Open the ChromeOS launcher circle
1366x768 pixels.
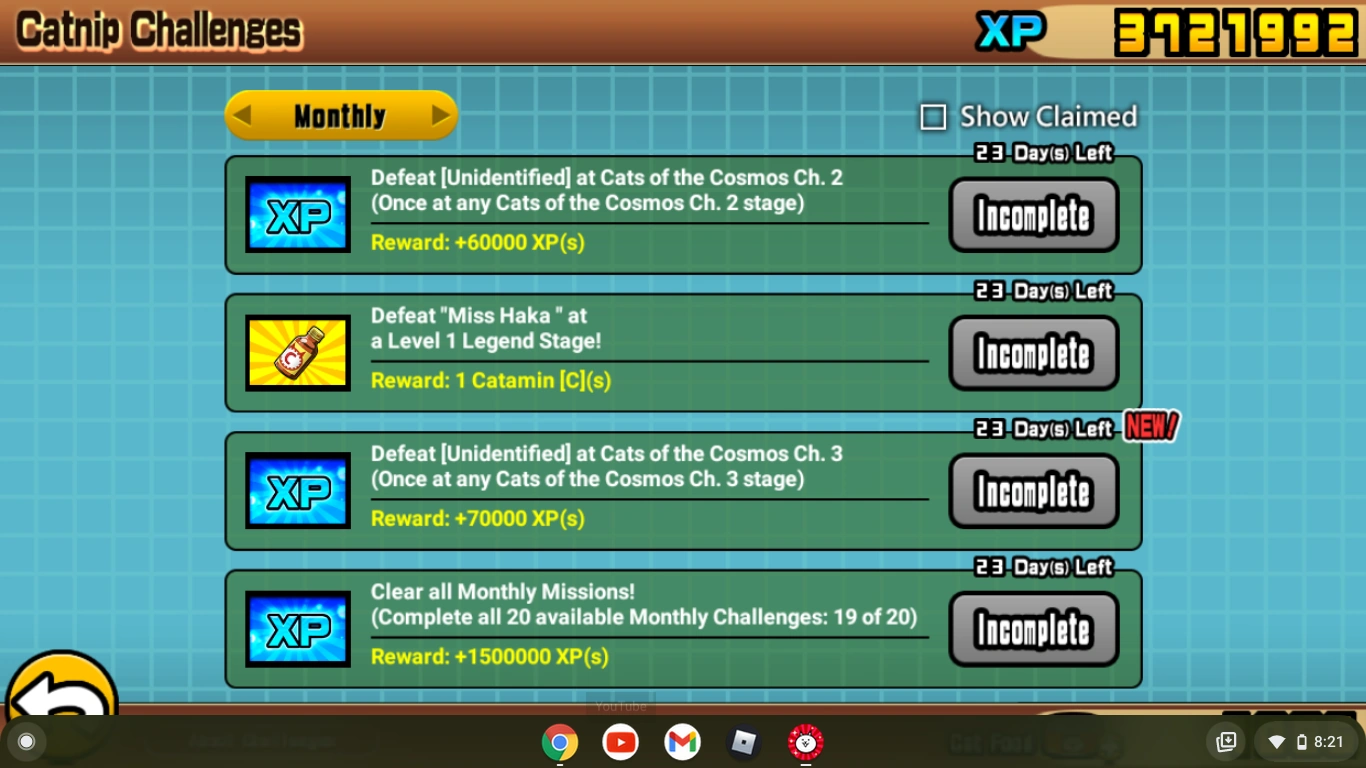(25, 742)
